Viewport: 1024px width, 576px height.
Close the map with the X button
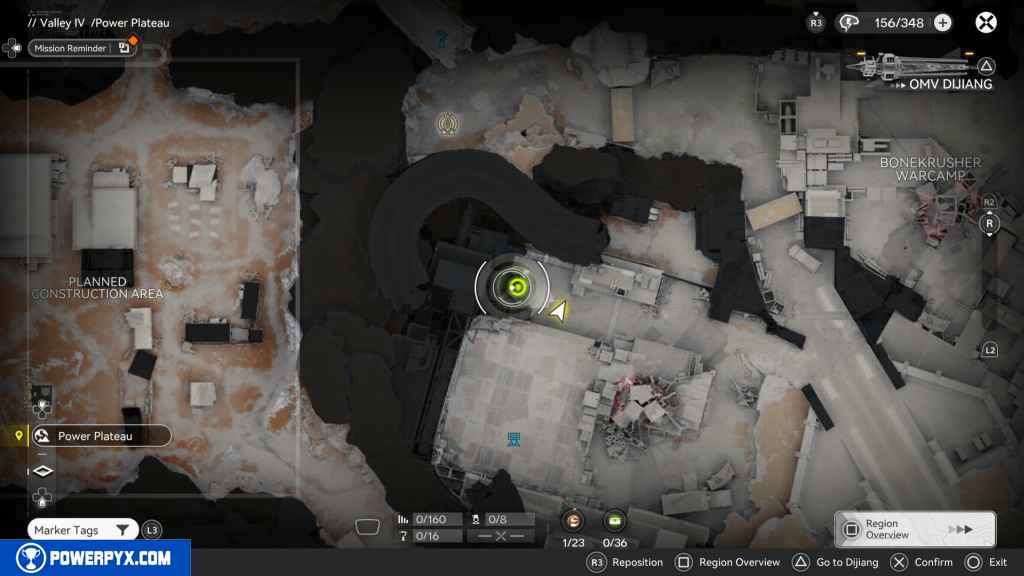point(986,22)
